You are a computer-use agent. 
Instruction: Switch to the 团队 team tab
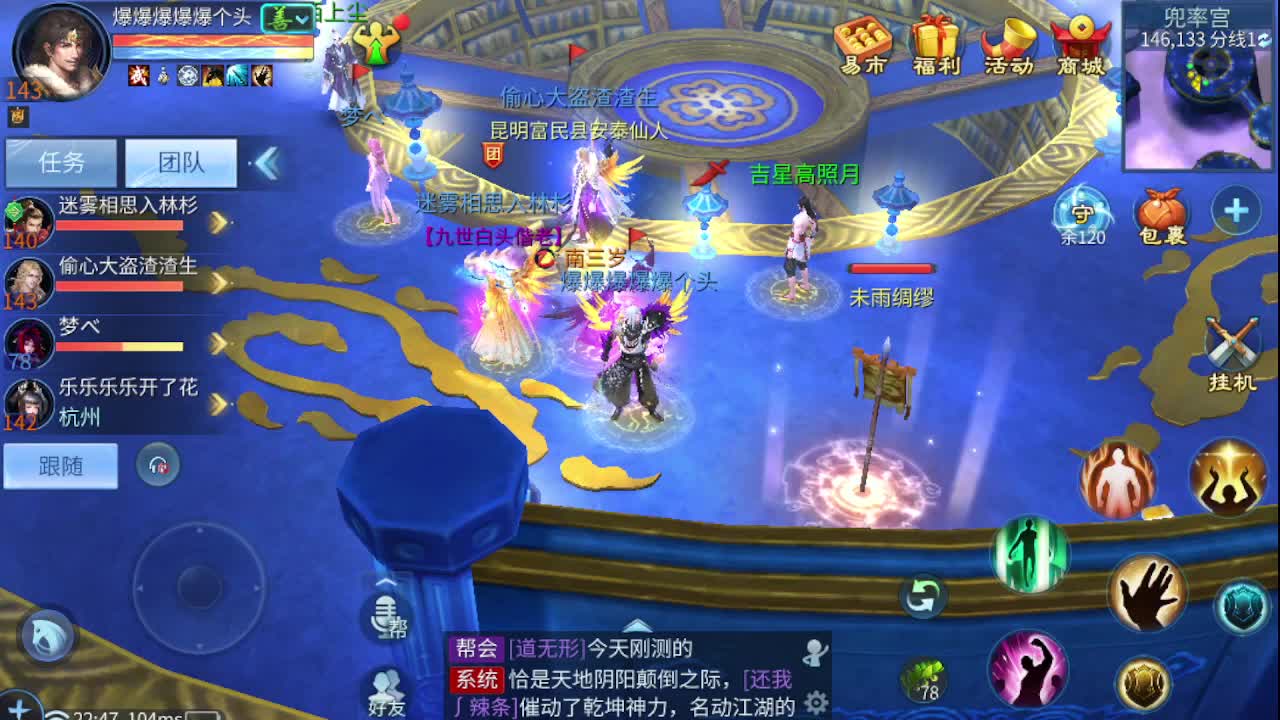pos(180,162)
